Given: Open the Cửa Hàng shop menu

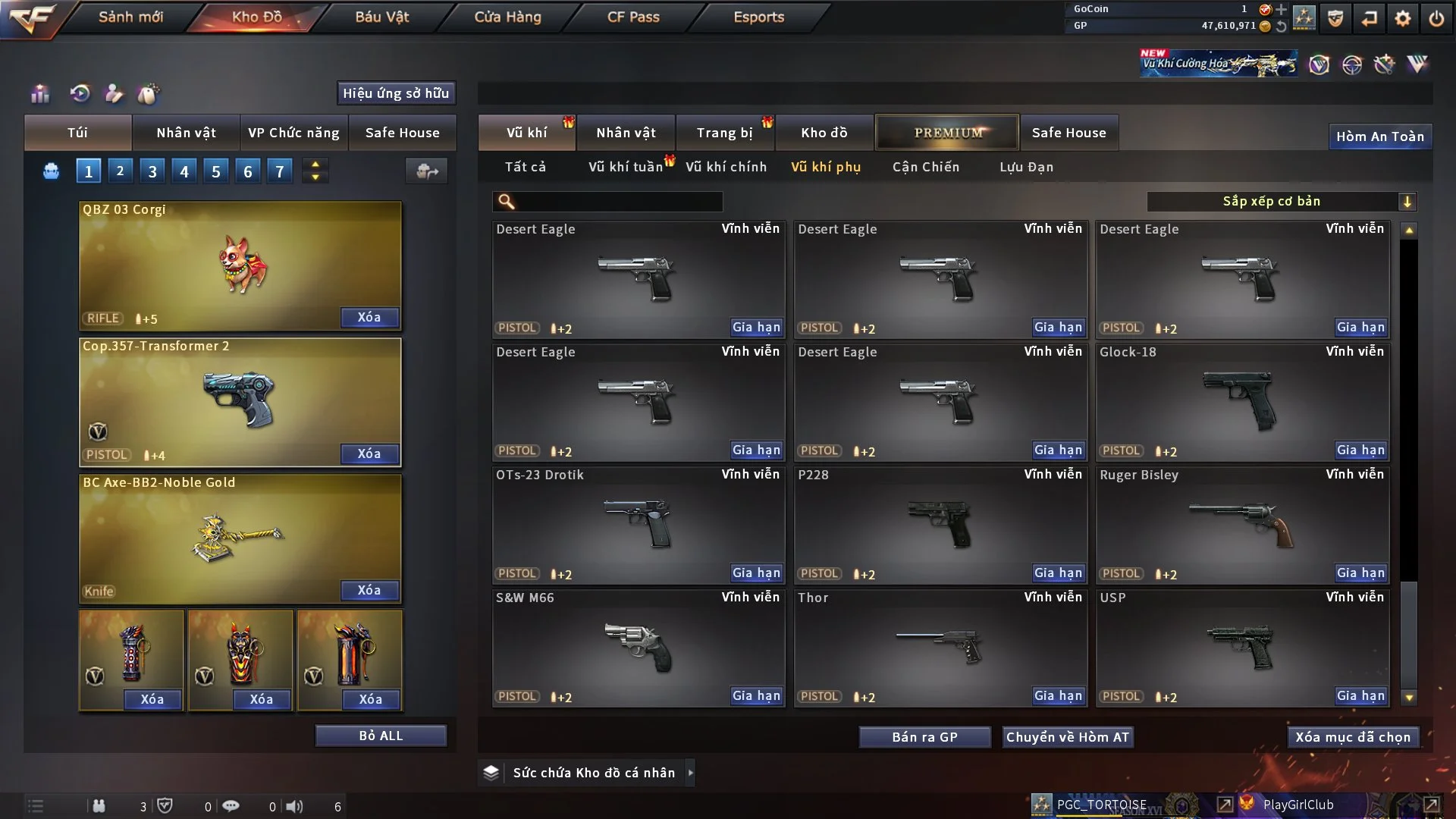Looking at the screenshot, I should tap(507, 17).
